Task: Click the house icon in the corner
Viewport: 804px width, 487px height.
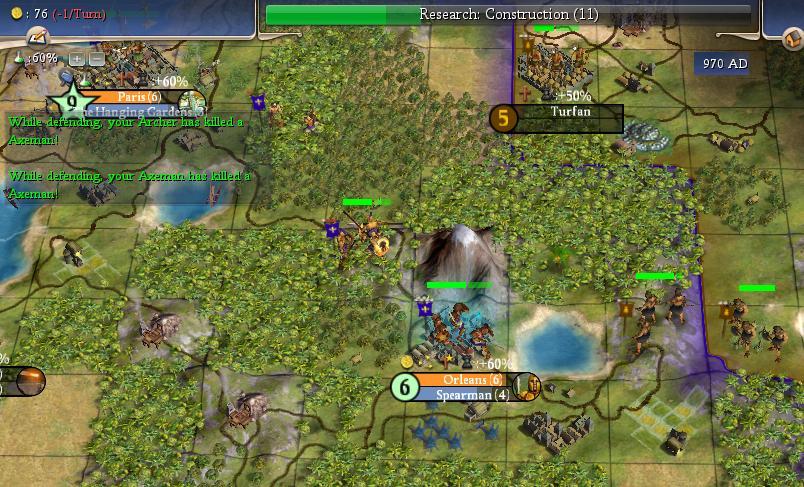Action: pos(790,38)
